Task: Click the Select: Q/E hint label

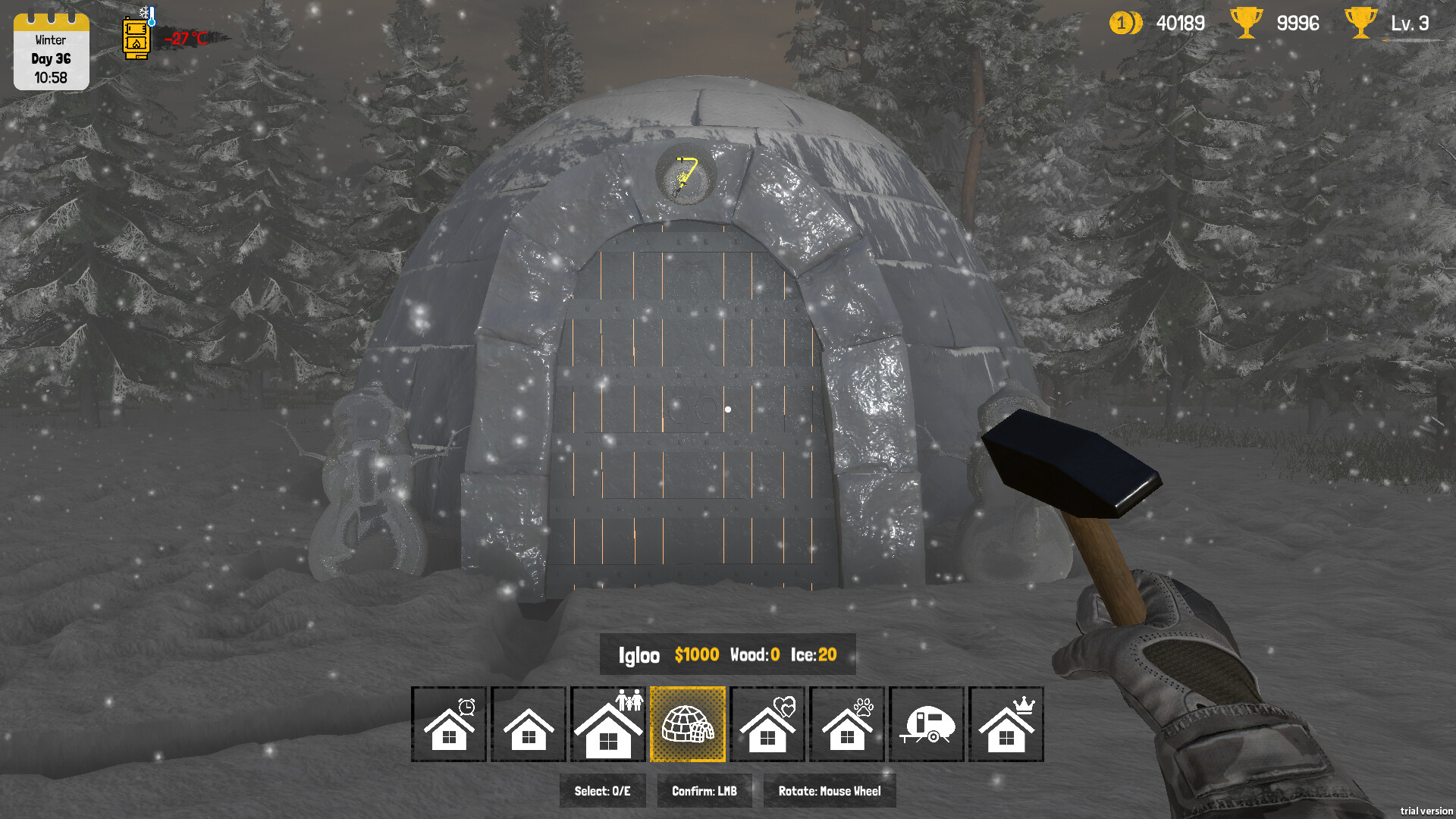Action: (x=602, y=790)
